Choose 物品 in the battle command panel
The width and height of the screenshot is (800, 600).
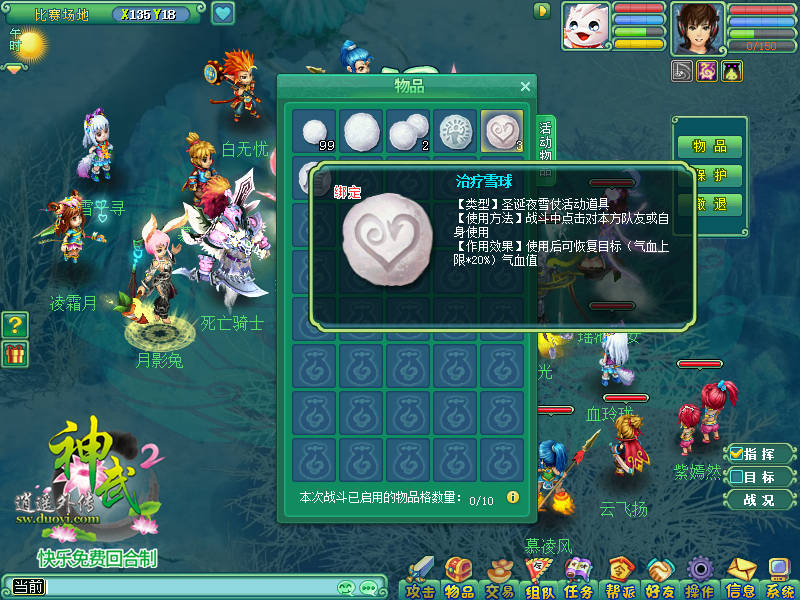[710, 146]
